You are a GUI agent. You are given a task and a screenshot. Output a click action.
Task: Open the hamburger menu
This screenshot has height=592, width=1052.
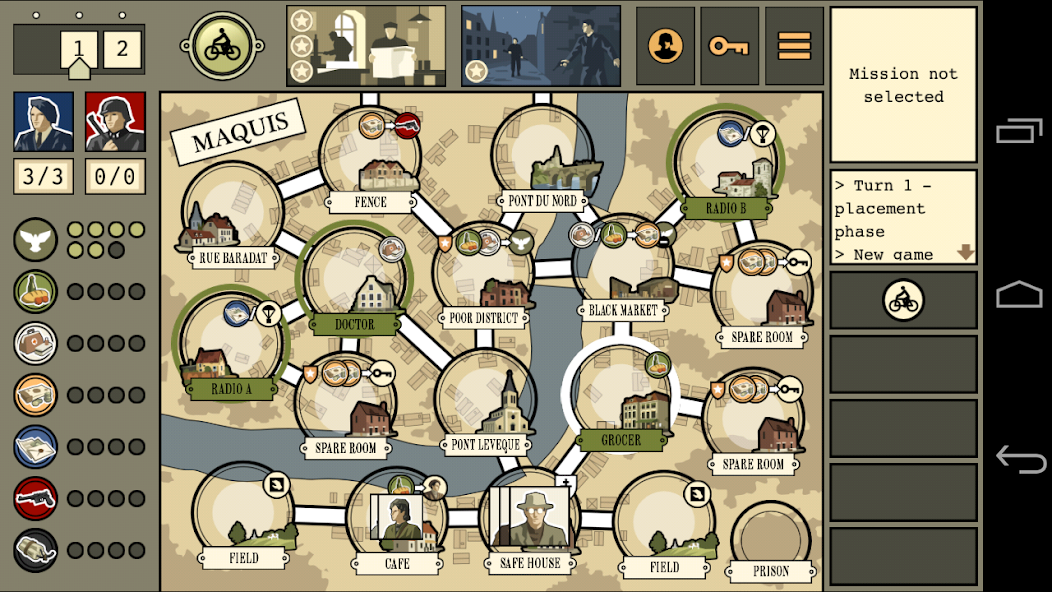pyautogui.click(x=794, y=46)
